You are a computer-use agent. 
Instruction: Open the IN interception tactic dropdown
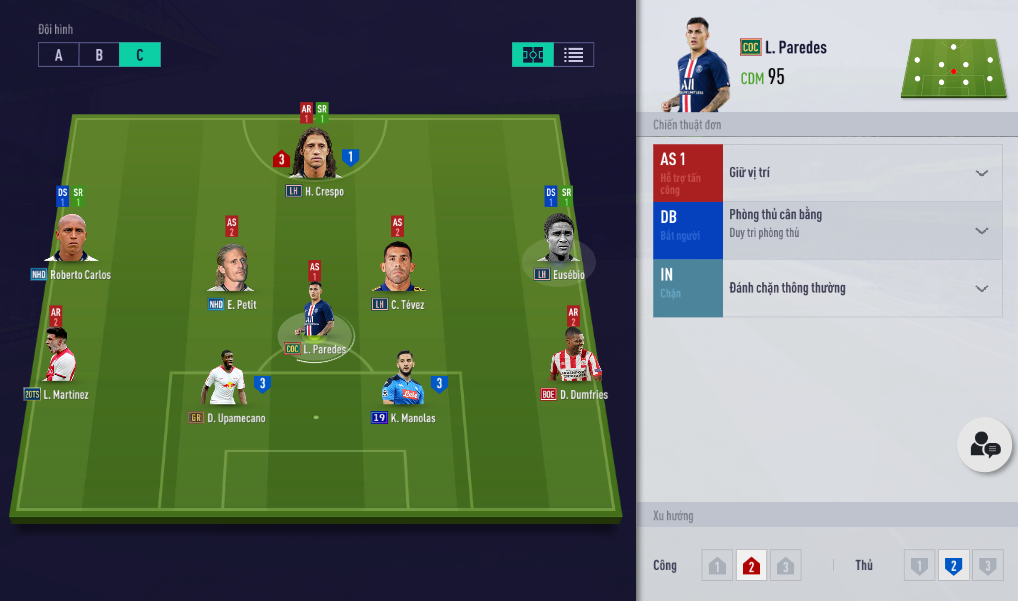click(981, 289)
